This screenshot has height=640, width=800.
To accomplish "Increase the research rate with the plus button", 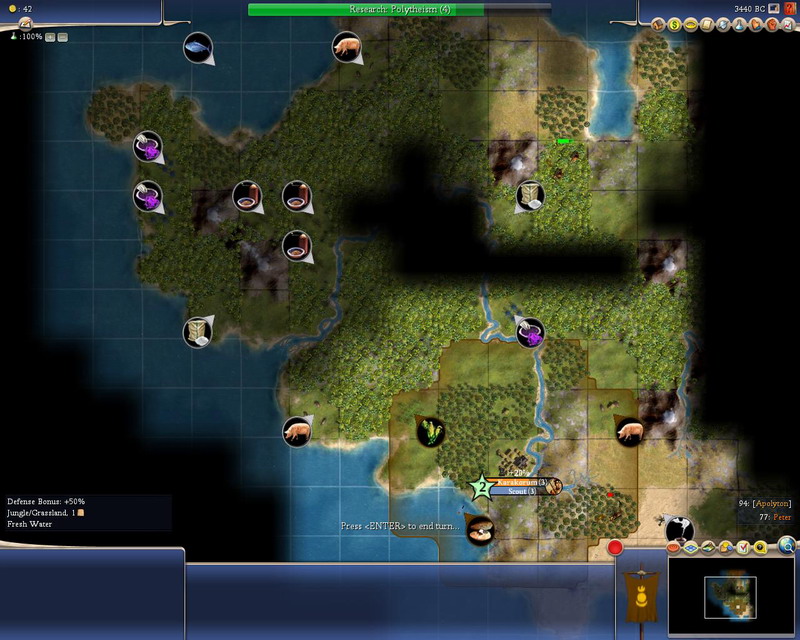I will 50,37.
